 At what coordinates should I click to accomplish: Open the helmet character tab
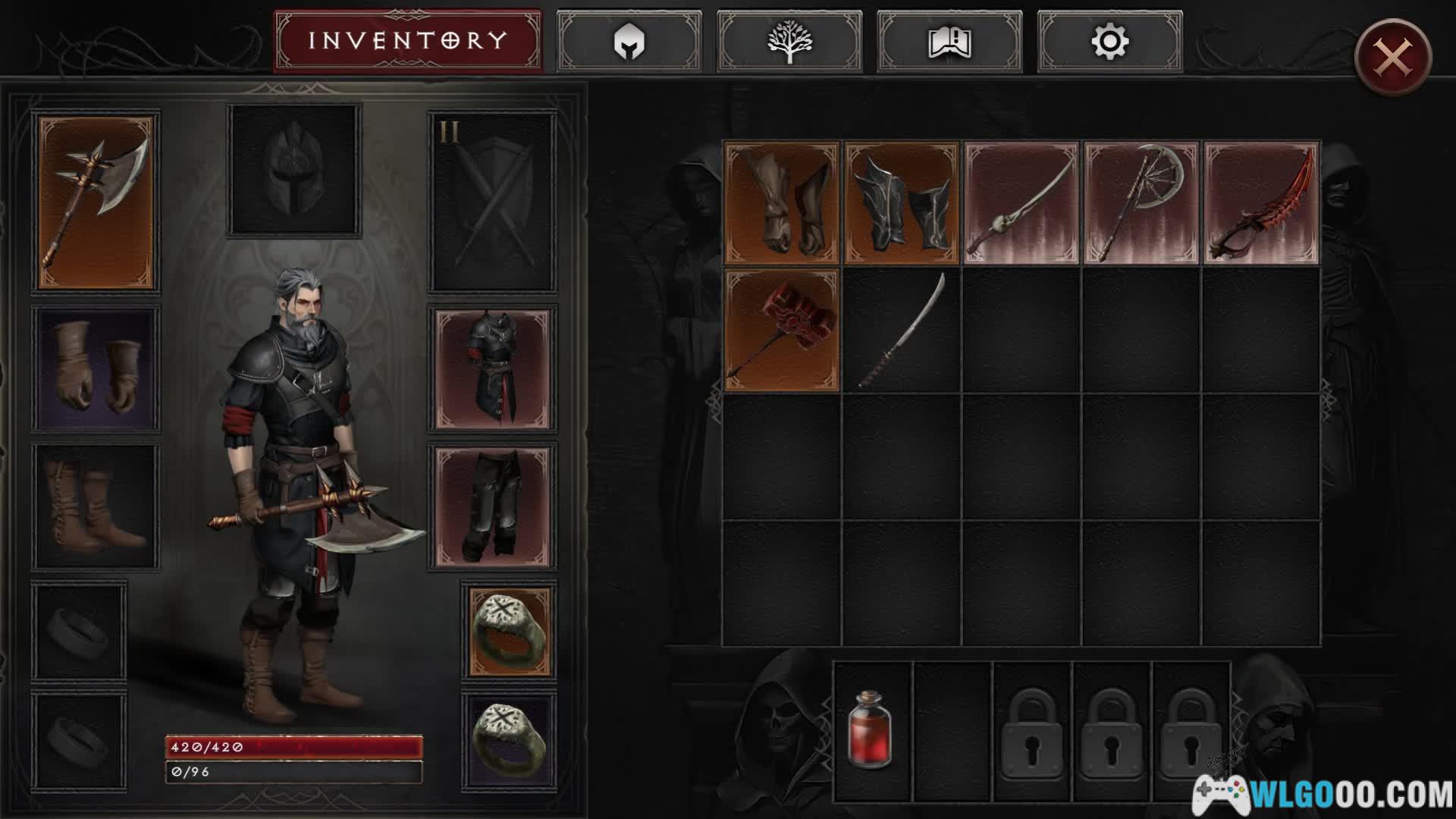point(629,42)
